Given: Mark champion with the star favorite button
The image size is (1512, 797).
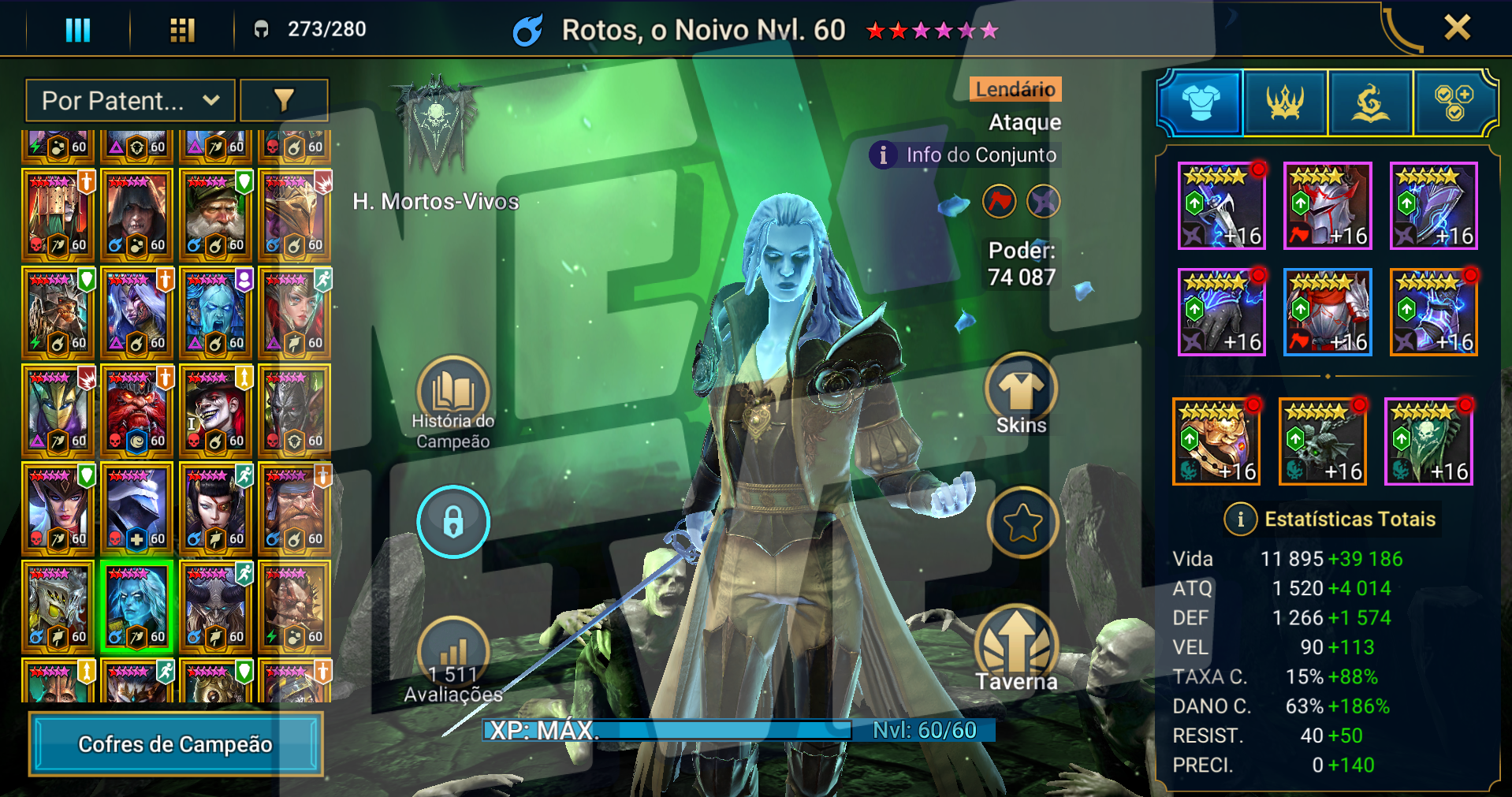Looking at the screenshot, I should [x=1022, y=522].
